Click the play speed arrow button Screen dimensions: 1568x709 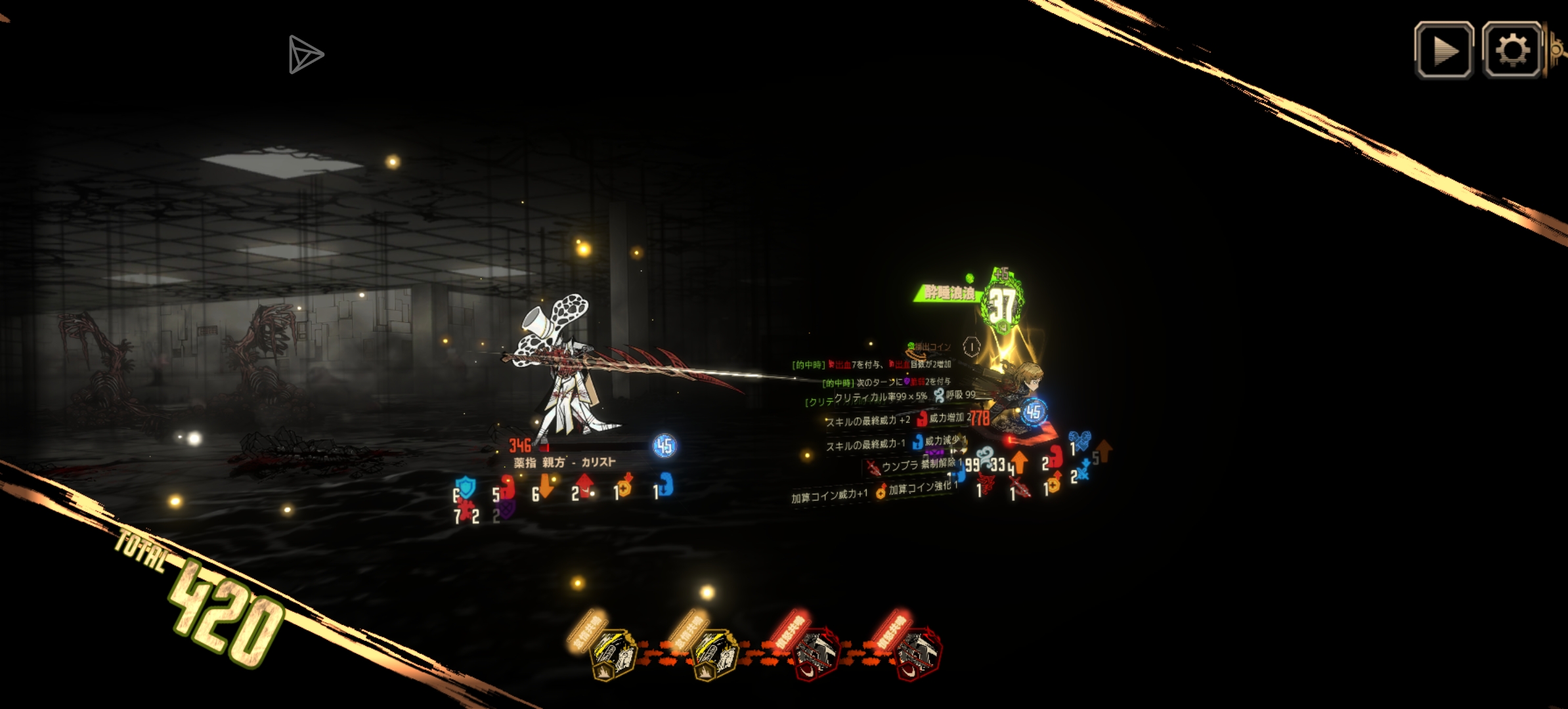pos(1443,51)
